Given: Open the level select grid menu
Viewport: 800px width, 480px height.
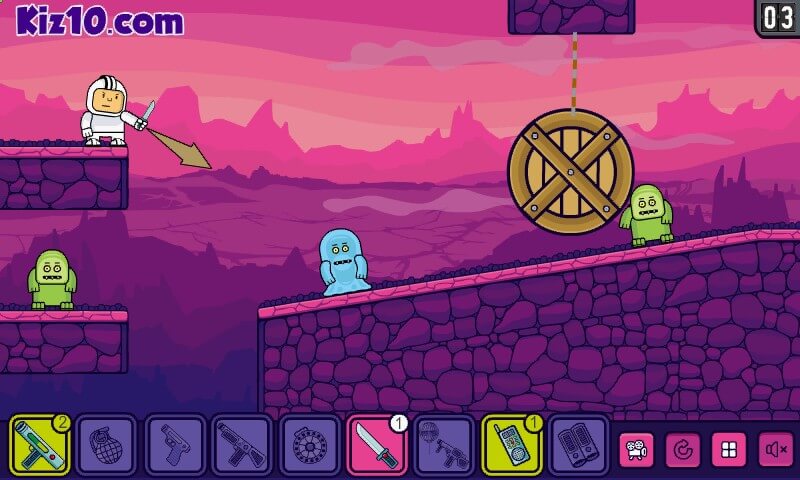Looking at the screenshot, I should click(729, 449).
